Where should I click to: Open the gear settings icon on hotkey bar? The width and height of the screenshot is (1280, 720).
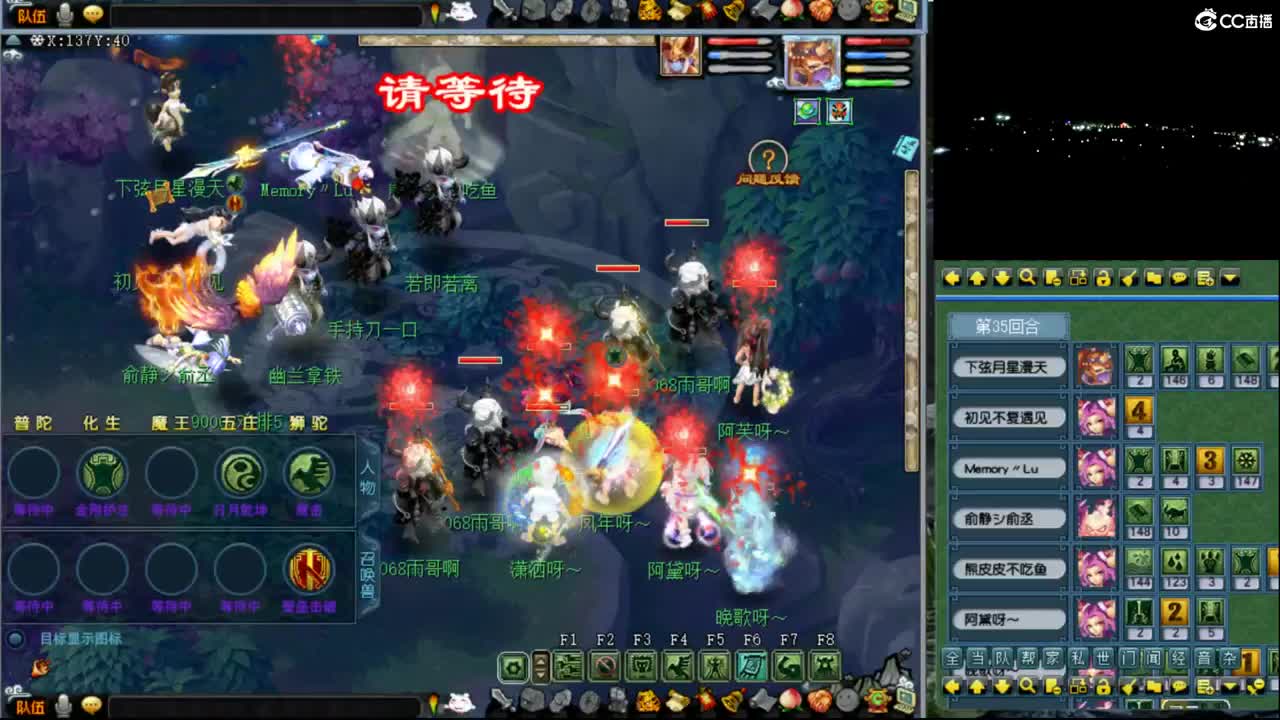tap(512, 666)
